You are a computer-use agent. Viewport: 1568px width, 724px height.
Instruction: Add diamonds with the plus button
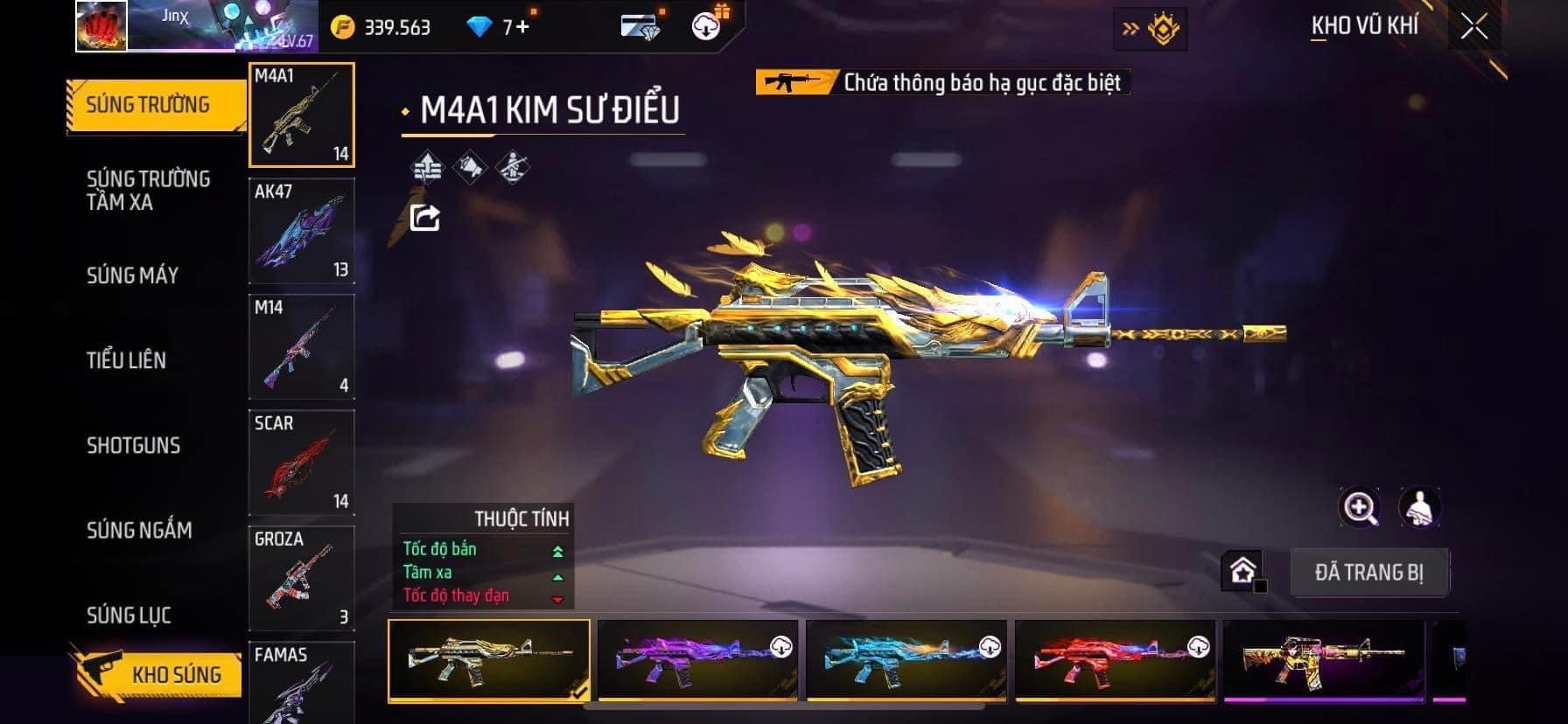tap(522, 27)
